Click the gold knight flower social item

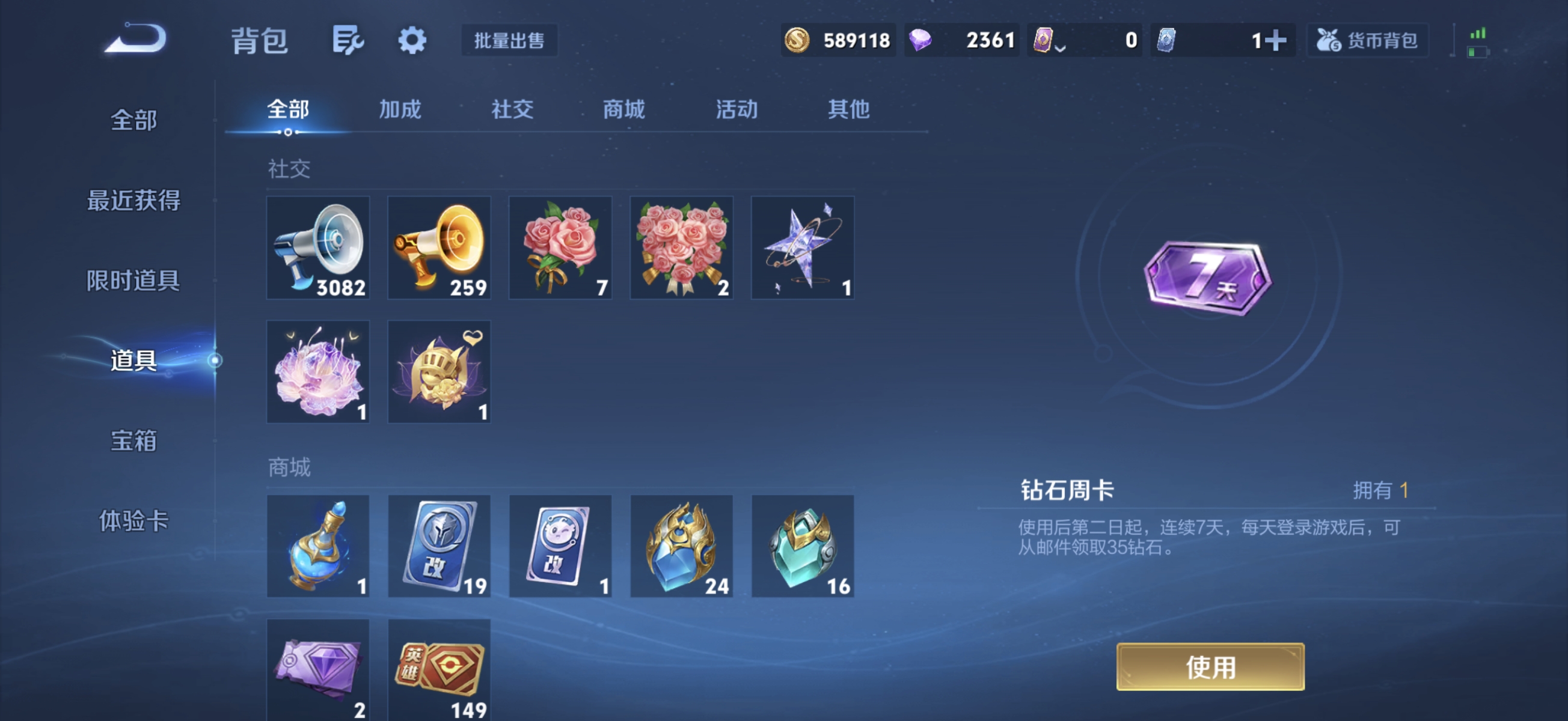point(439,373)
